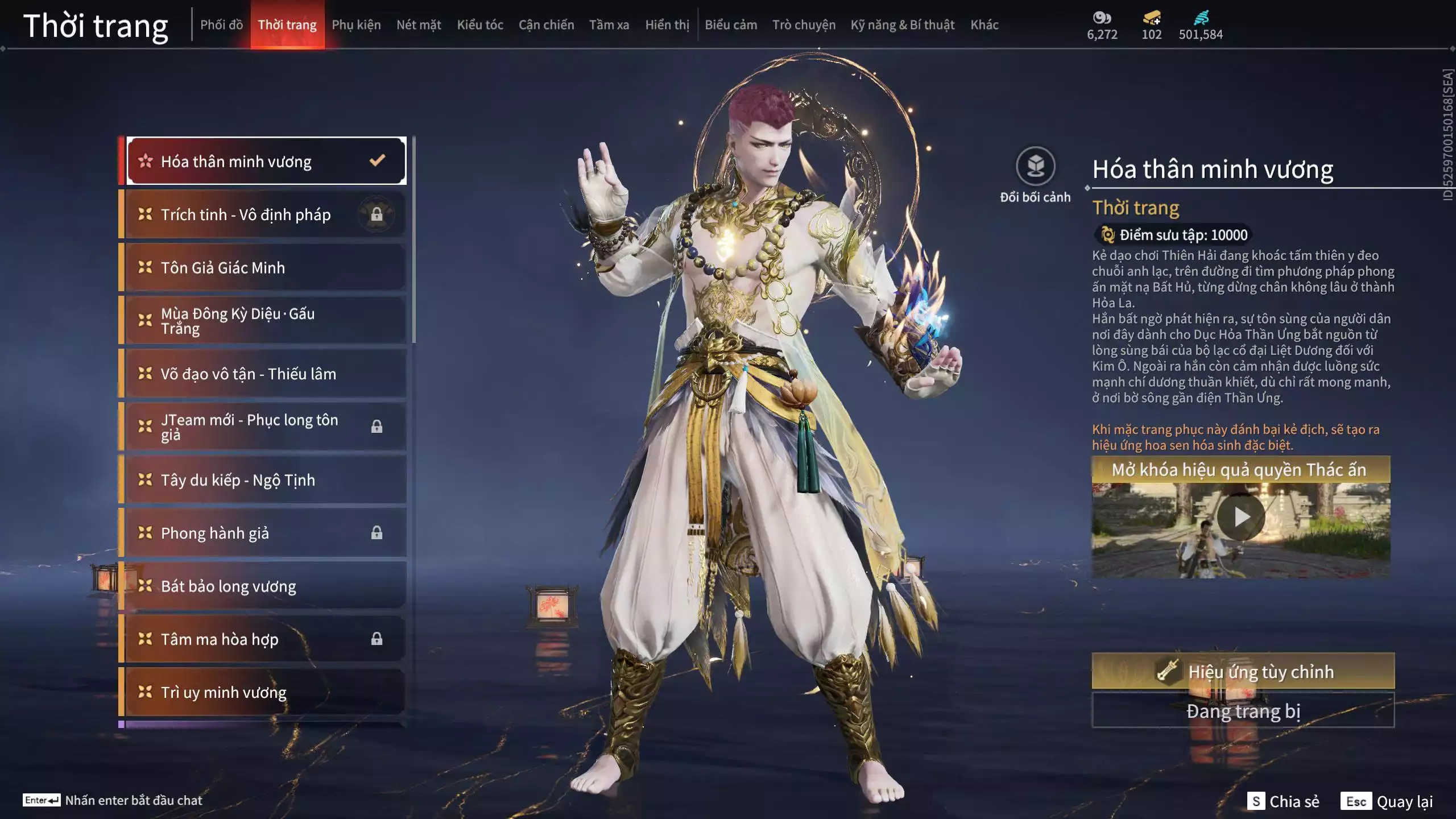The width and height of the screenshot is (1456, 819).
Task: Select Trích tinh - Vô định pháp outfit
Action: (x=265, y=214)
